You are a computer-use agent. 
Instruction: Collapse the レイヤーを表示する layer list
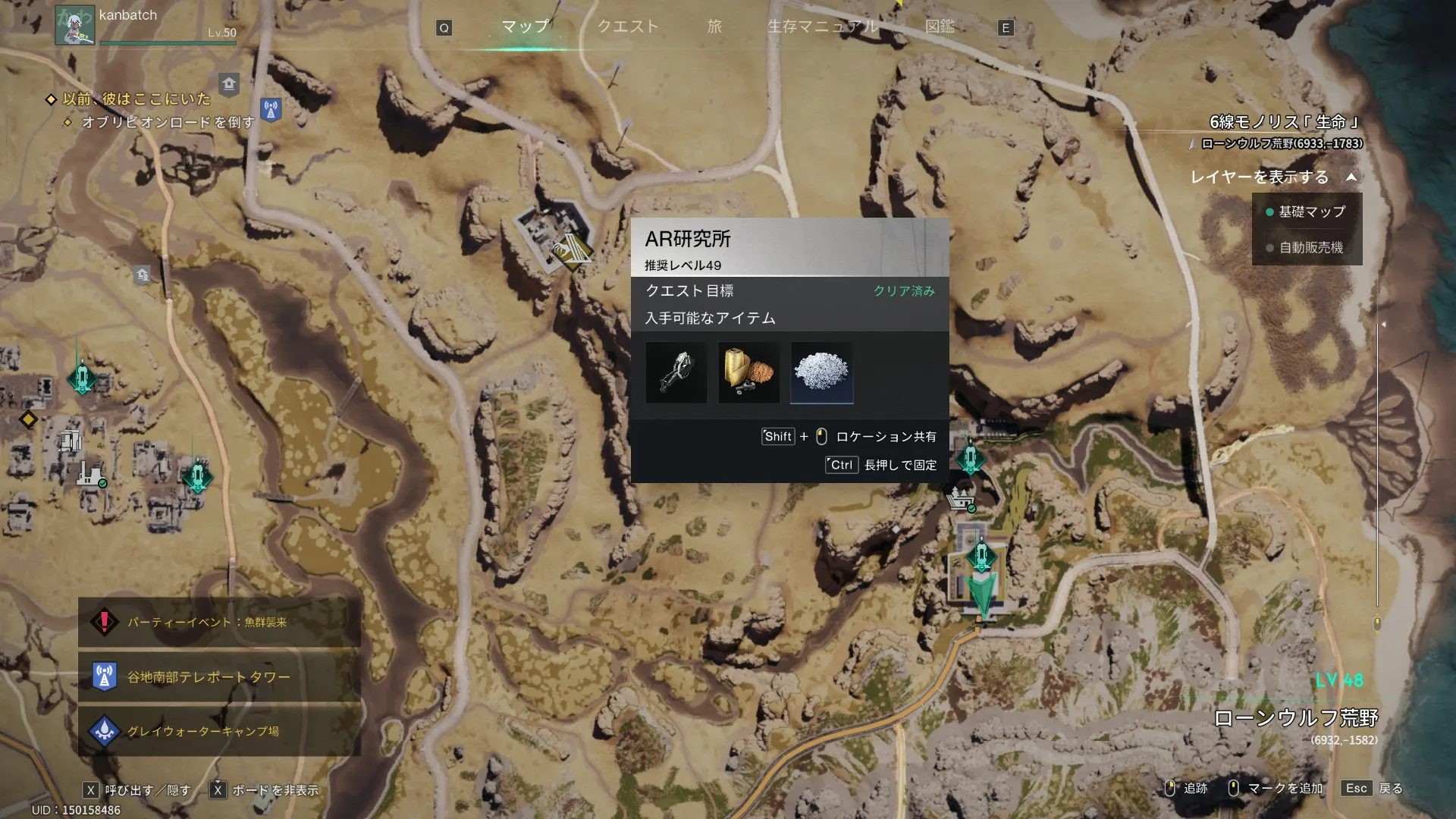(x=1351, y=177)
